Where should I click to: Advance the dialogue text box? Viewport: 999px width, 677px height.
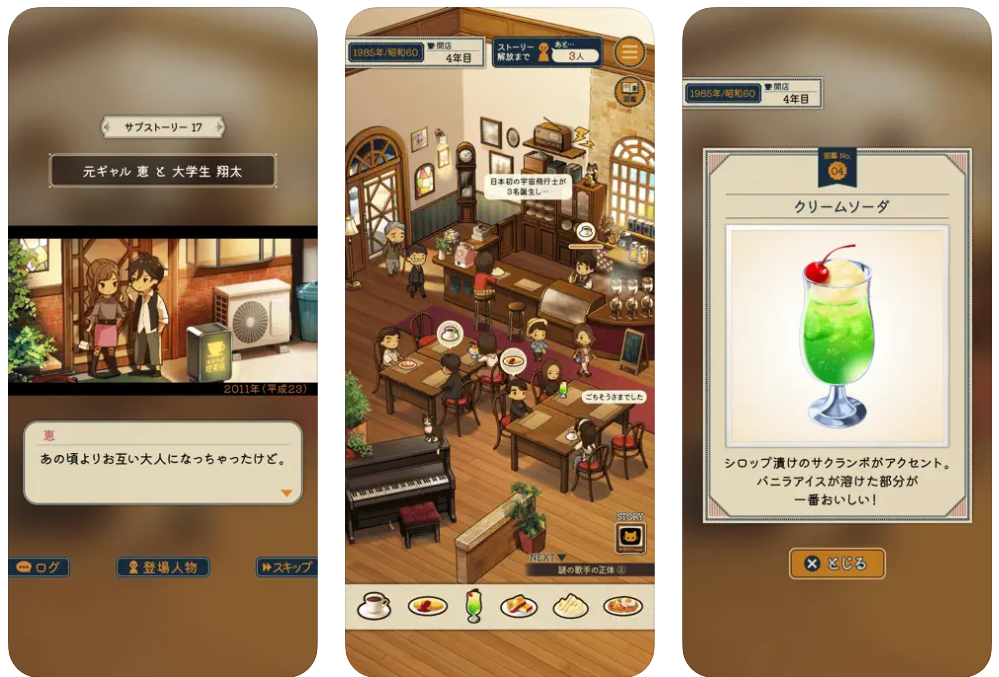(x=163, y=462)
